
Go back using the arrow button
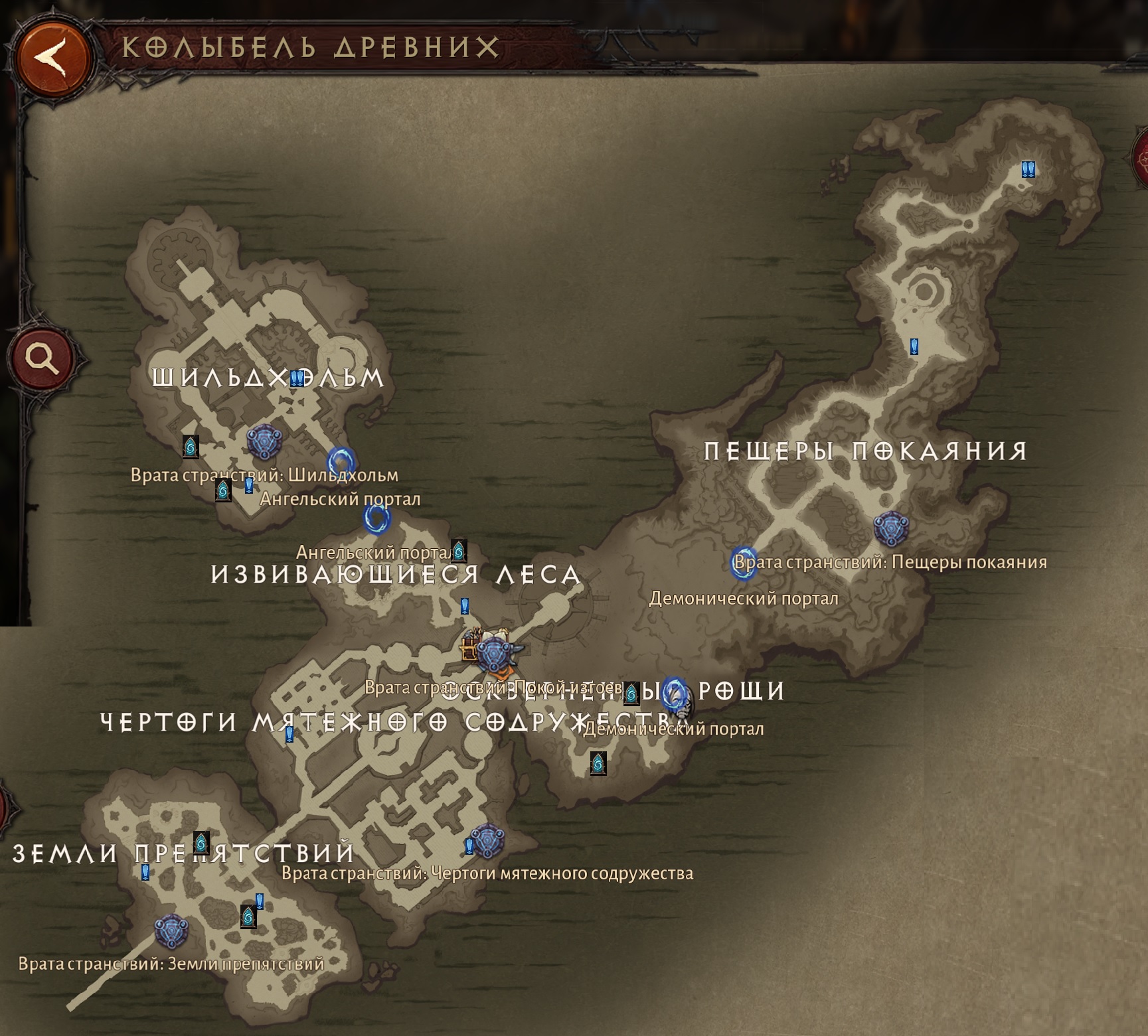click(54, 57)
